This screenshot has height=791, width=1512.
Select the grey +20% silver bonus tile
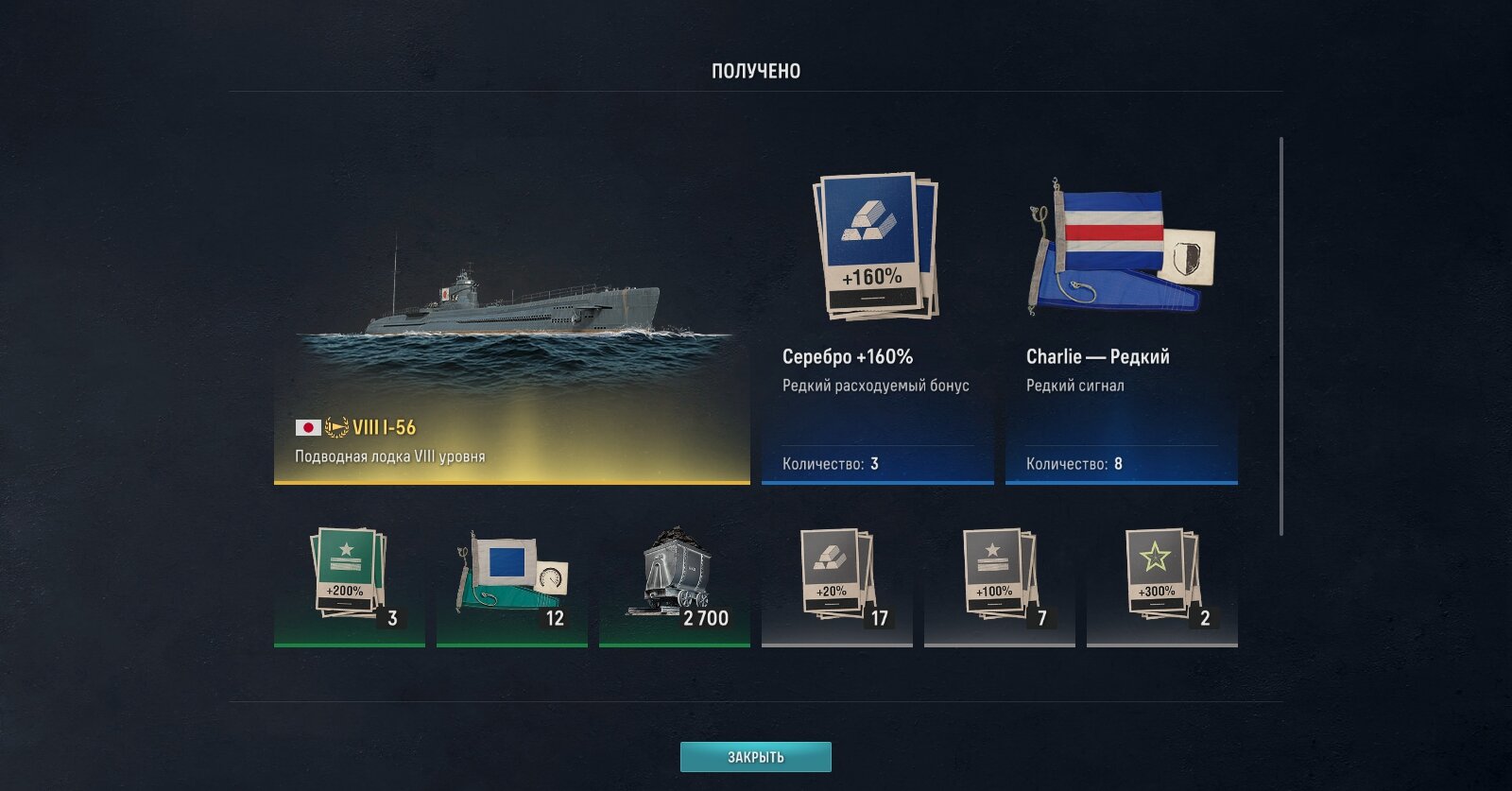[x=837, y=580]
